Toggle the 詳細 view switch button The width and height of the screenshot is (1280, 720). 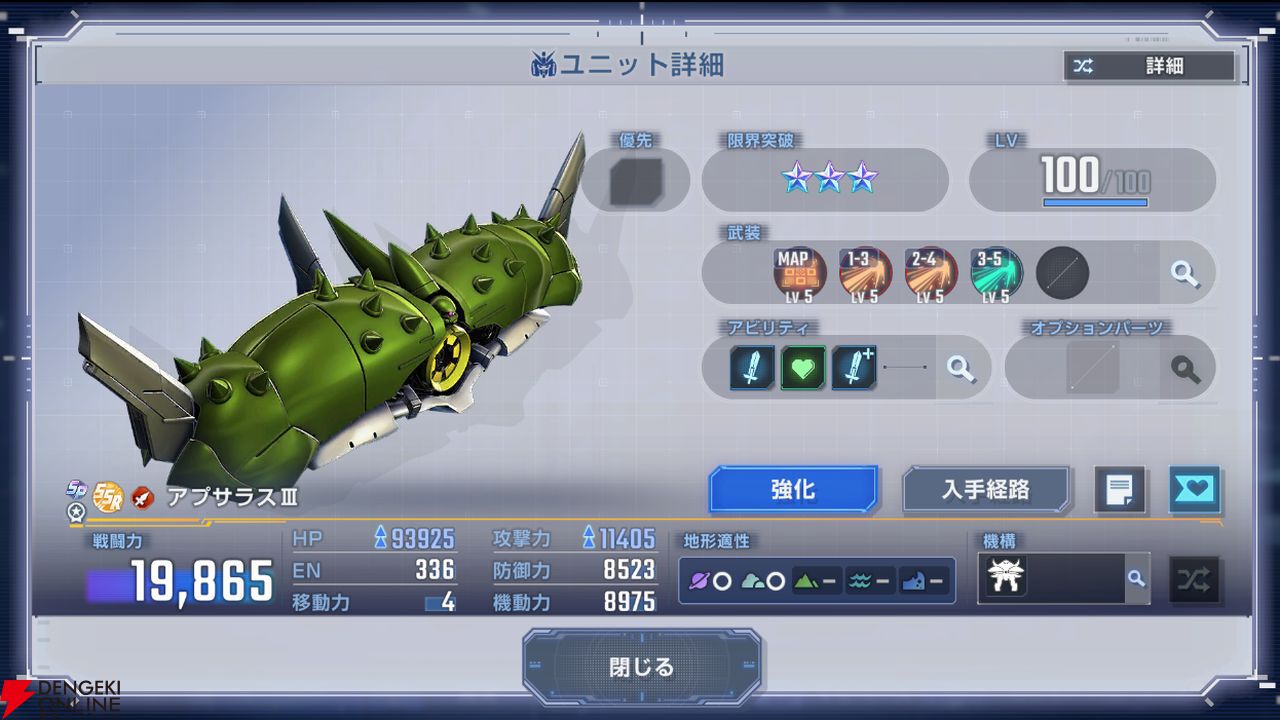(x=1149, y=66)
